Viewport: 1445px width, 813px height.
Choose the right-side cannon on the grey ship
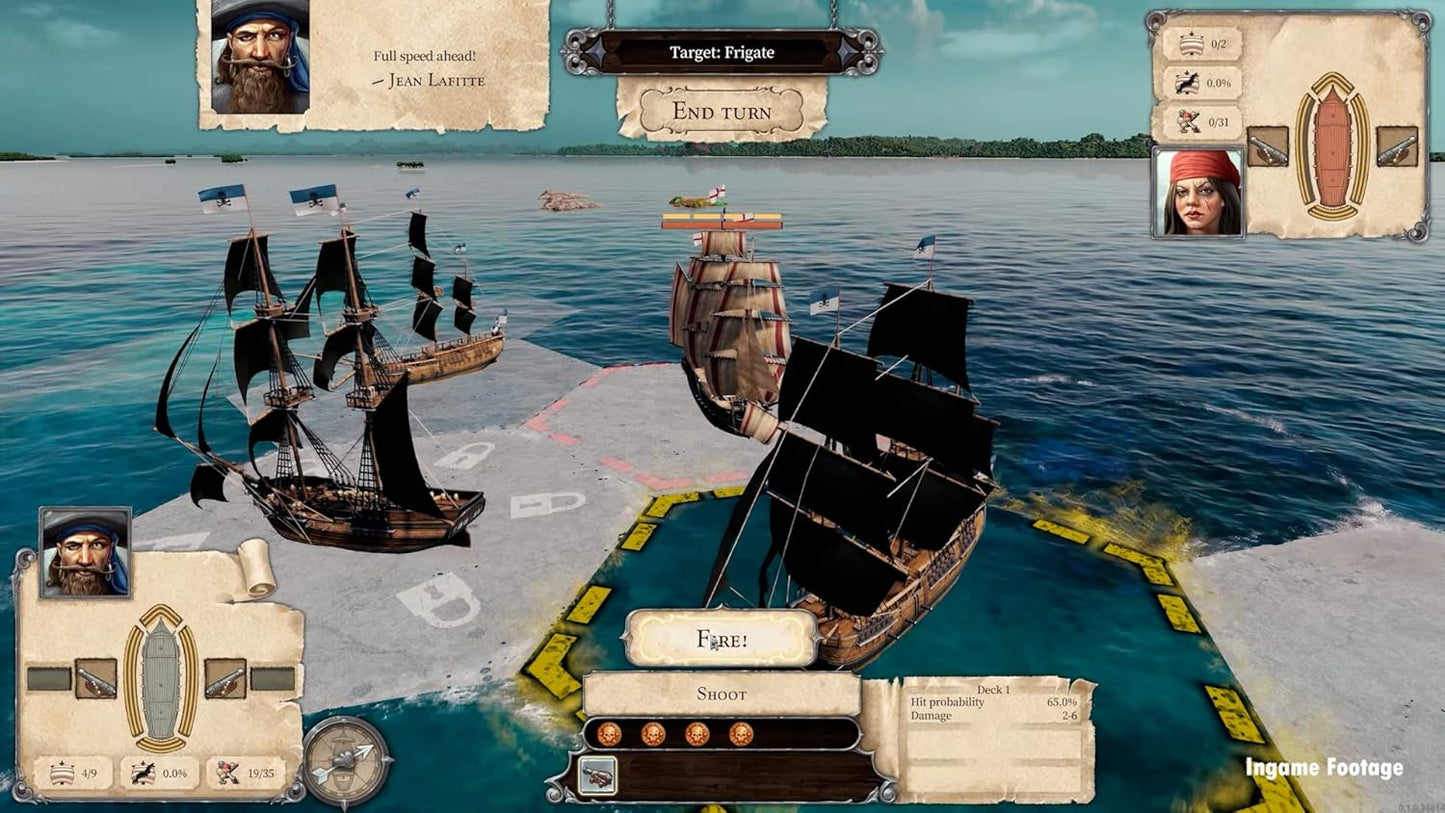tap(225, 678)
